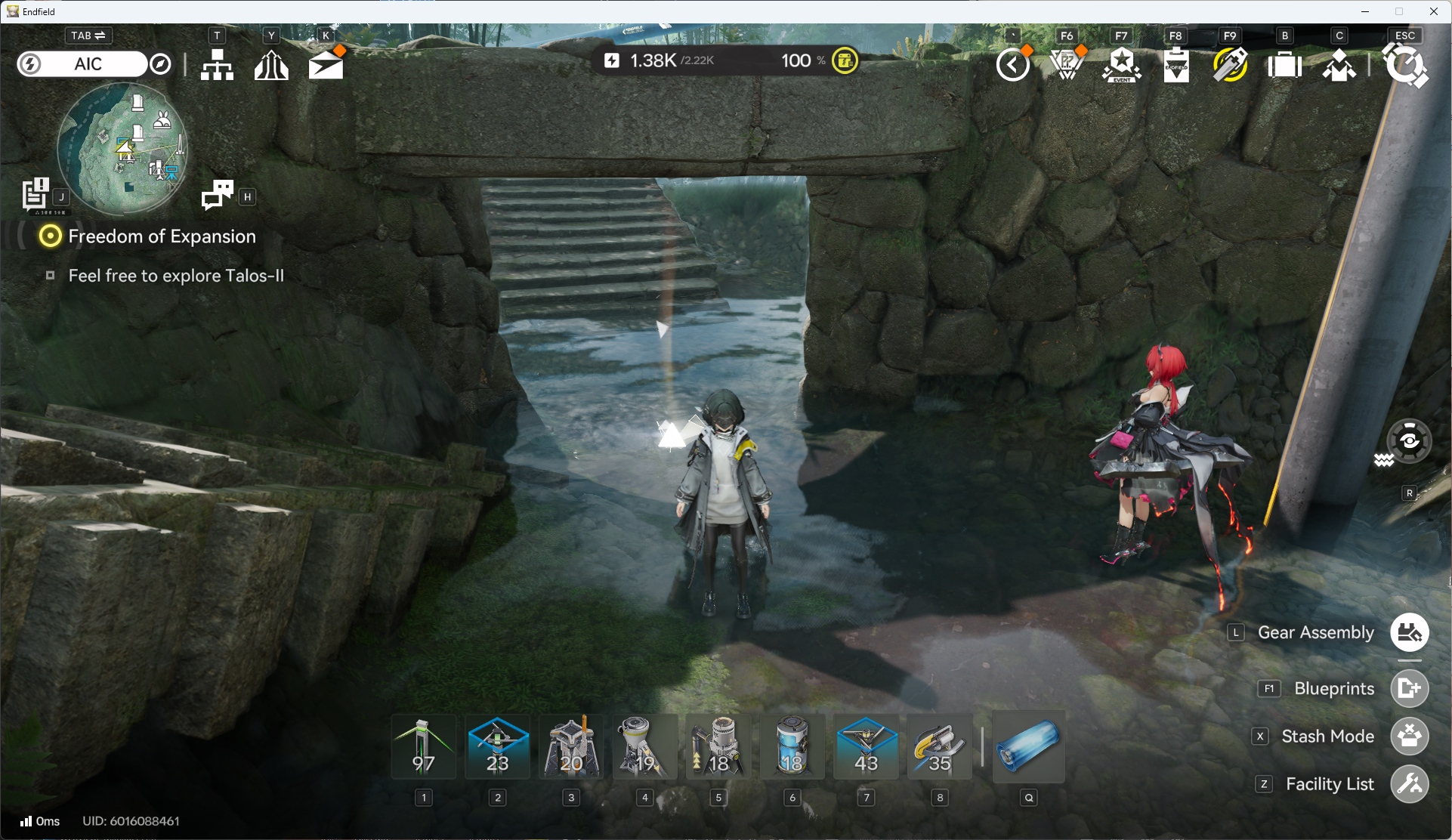This screenshot has width=1452, height=840.
Task: Open Gear Assembly
Action: (1409, 632)
